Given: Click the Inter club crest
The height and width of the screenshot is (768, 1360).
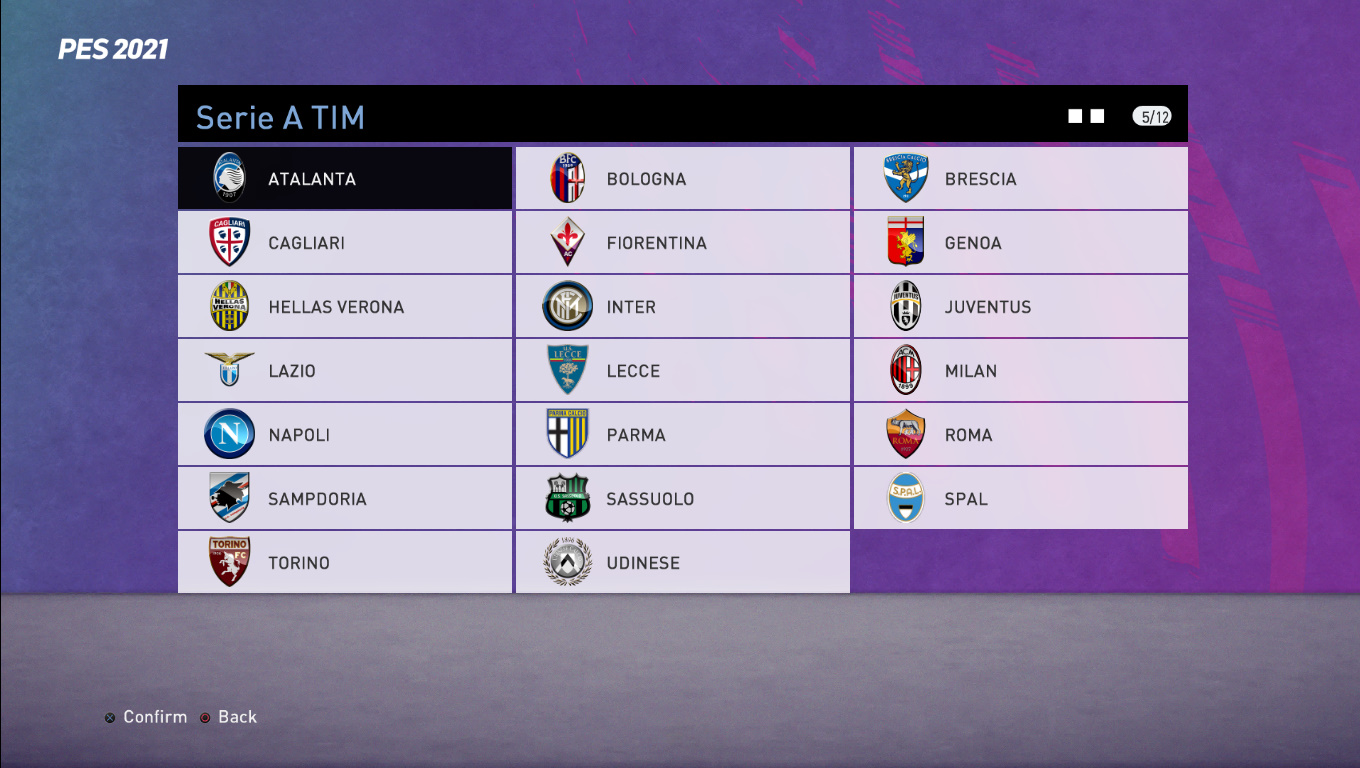Looking at the screenshot, I should pos(566,306).
